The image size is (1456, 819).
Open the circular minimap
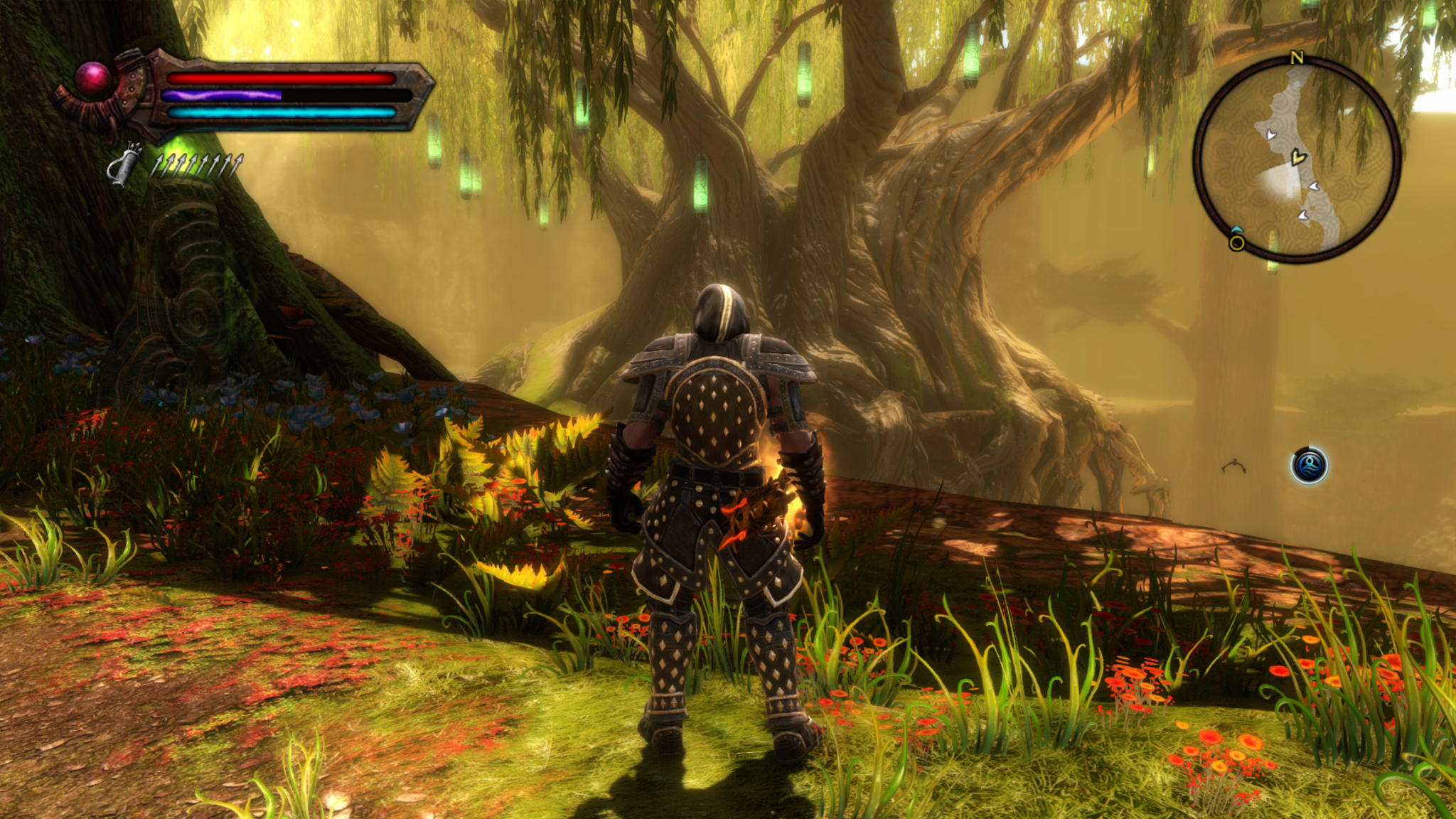point(1297,159)
